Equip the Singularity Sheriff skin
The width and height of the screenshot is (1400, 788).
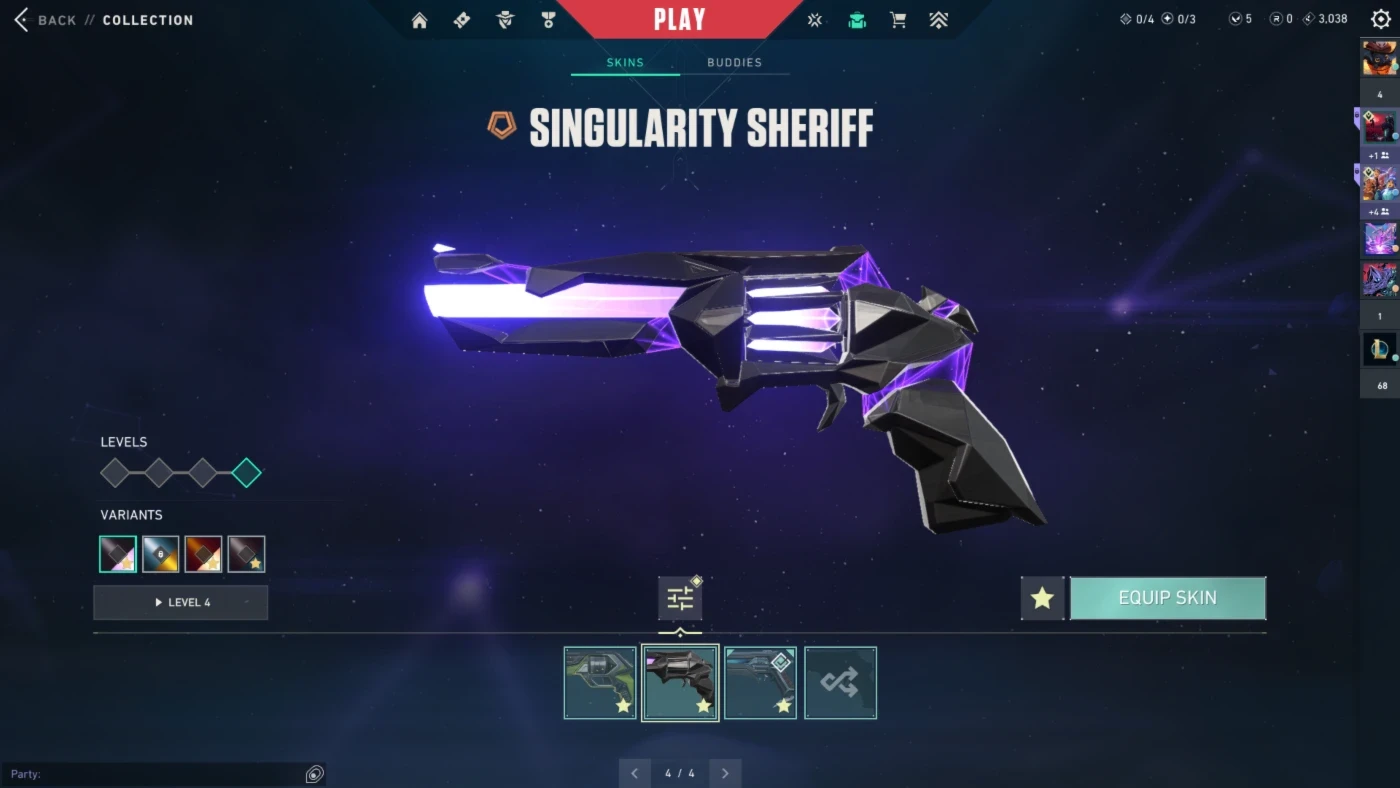[x=1167, y=598]
